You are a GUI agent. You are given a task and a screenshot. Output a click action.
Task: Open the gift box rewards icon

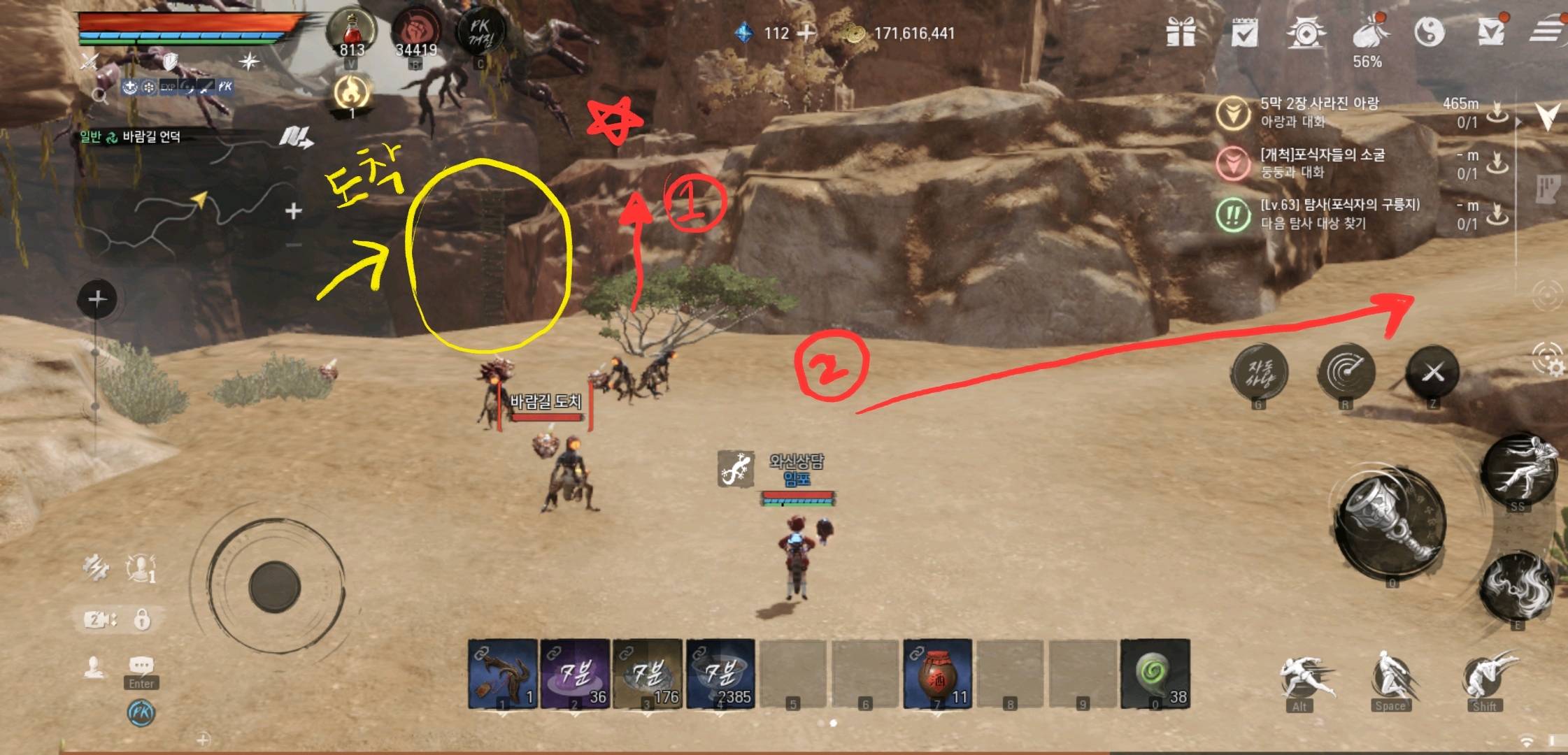(1180, 31)
